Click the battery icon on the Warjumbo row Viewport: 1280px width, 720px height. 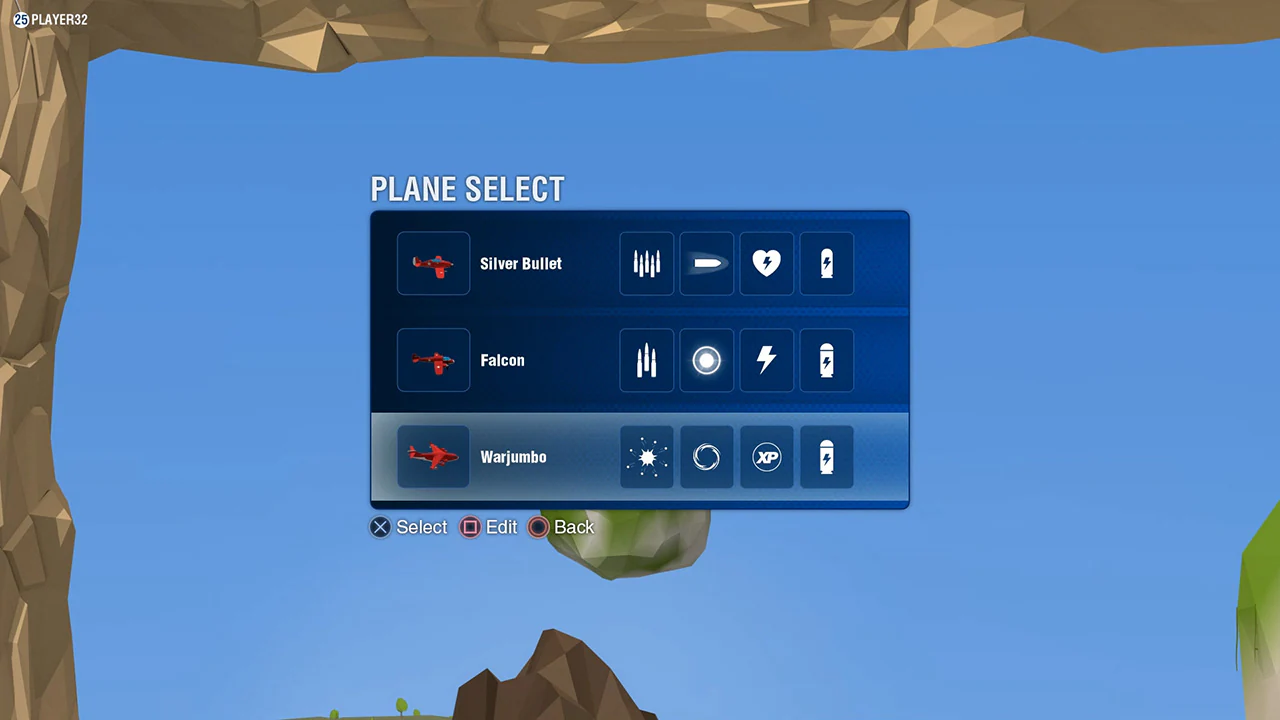[826, 457]
